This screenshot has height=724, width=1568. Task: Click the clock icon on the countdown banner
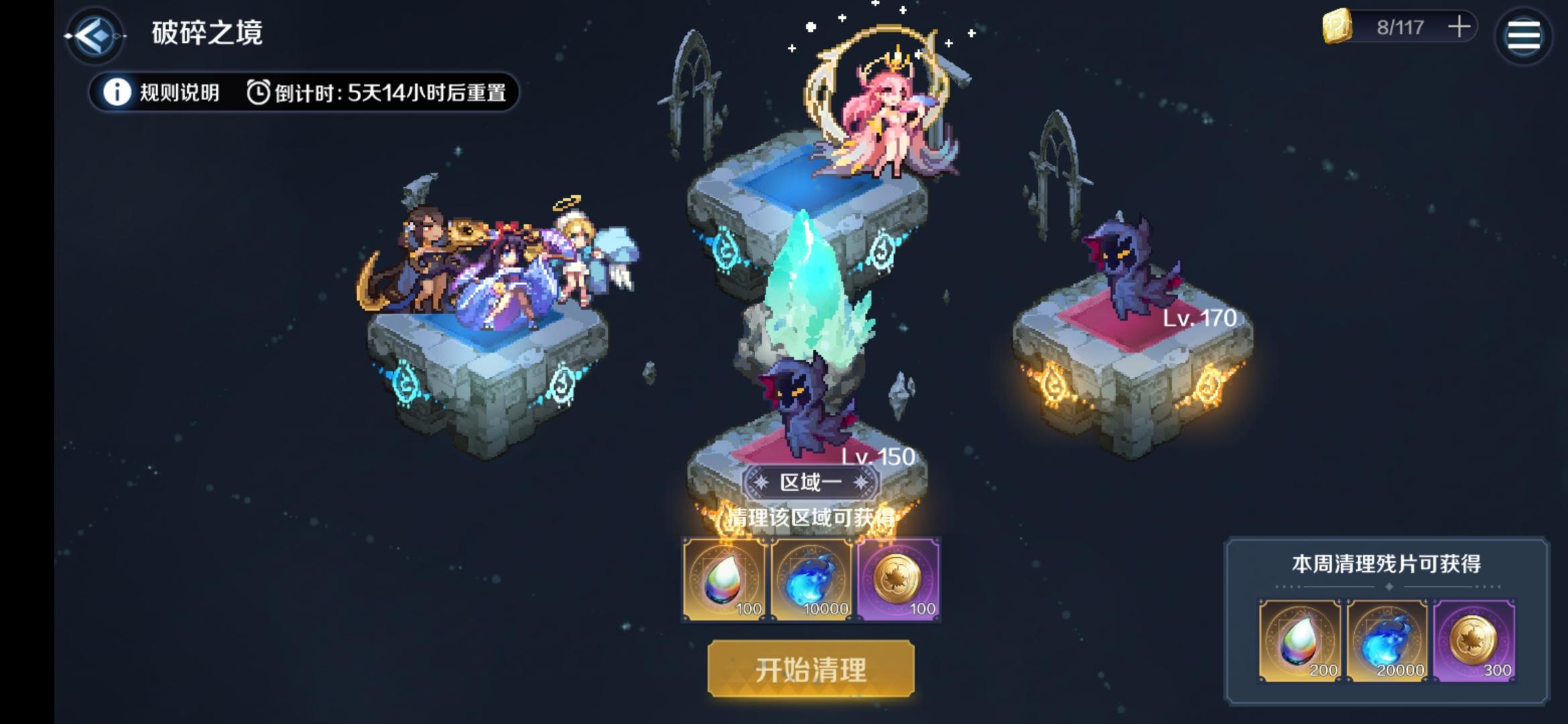tap(257, 90)
